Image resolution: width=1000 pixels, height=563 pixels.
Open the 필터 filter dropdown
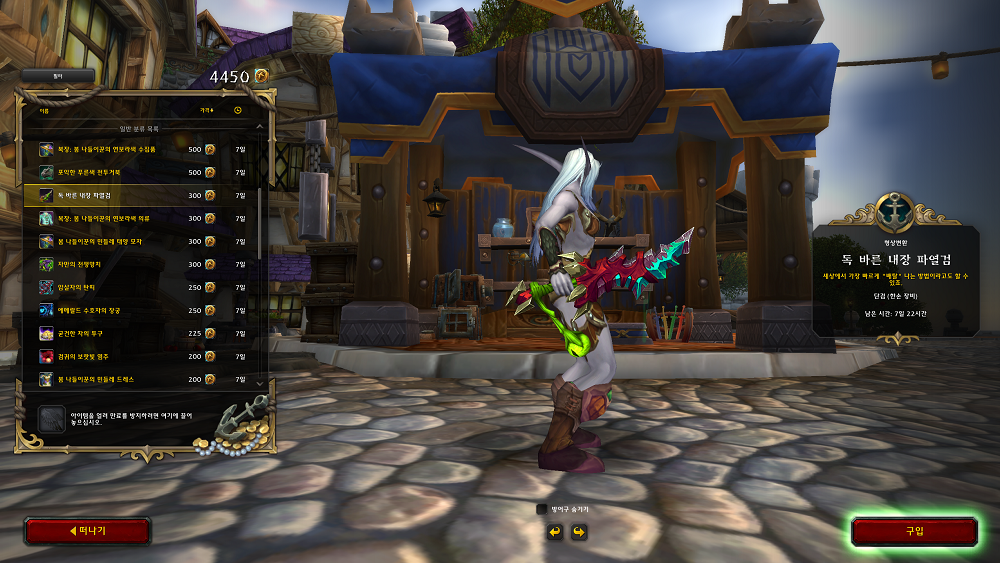[x=57, y=75]
